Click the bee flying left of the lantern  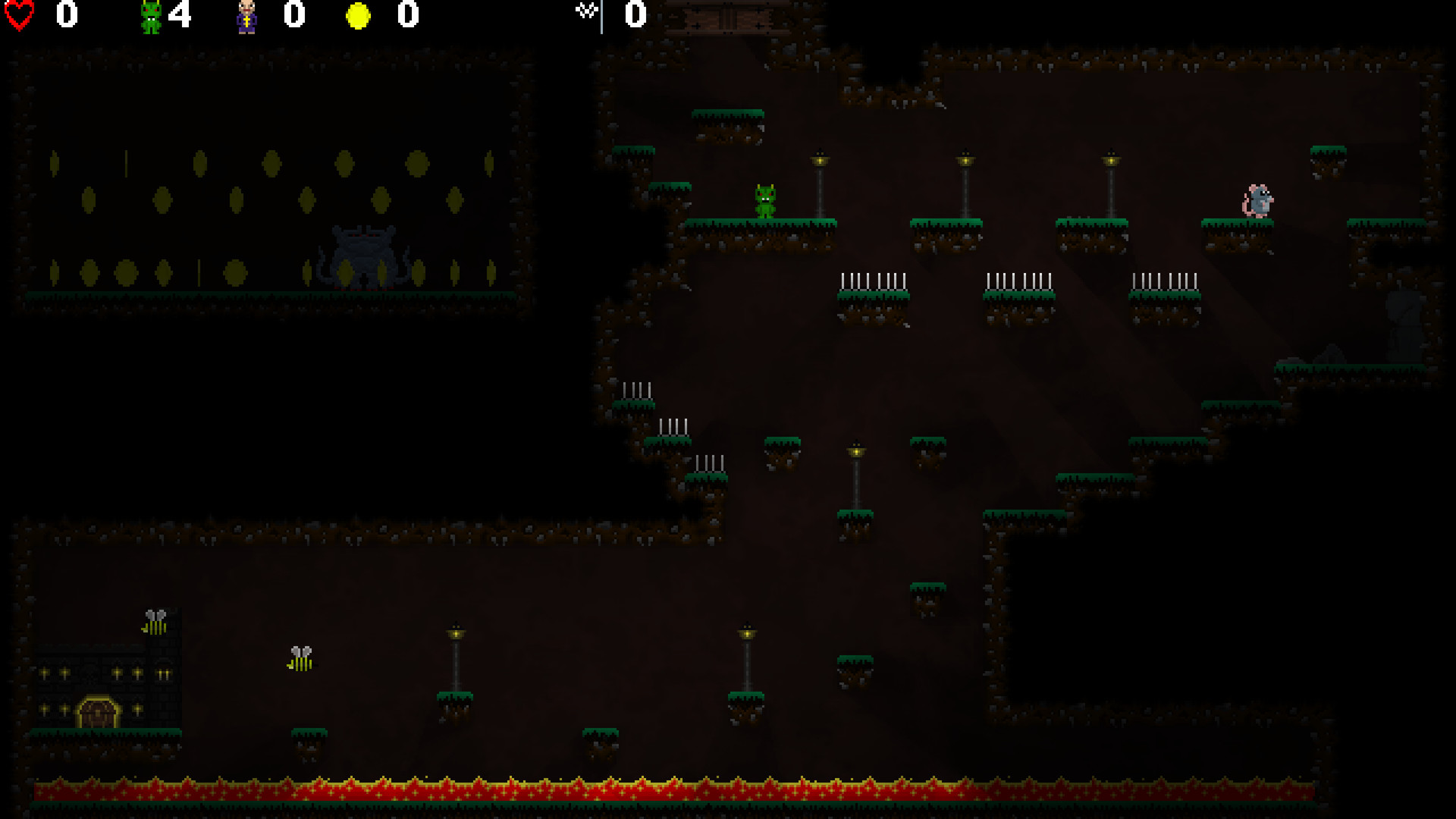point(301,656)
